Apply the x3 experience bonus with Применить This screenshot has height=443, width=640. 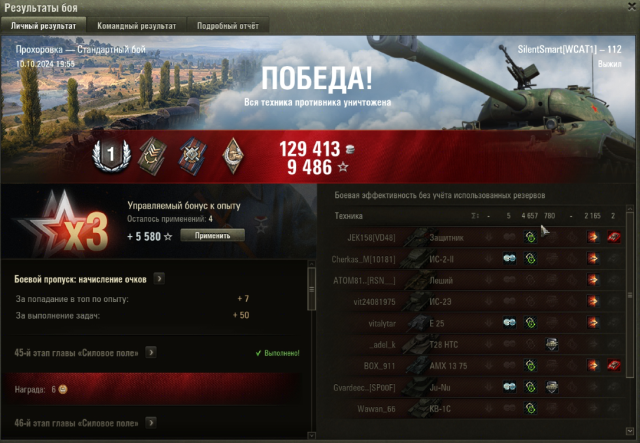212,235
